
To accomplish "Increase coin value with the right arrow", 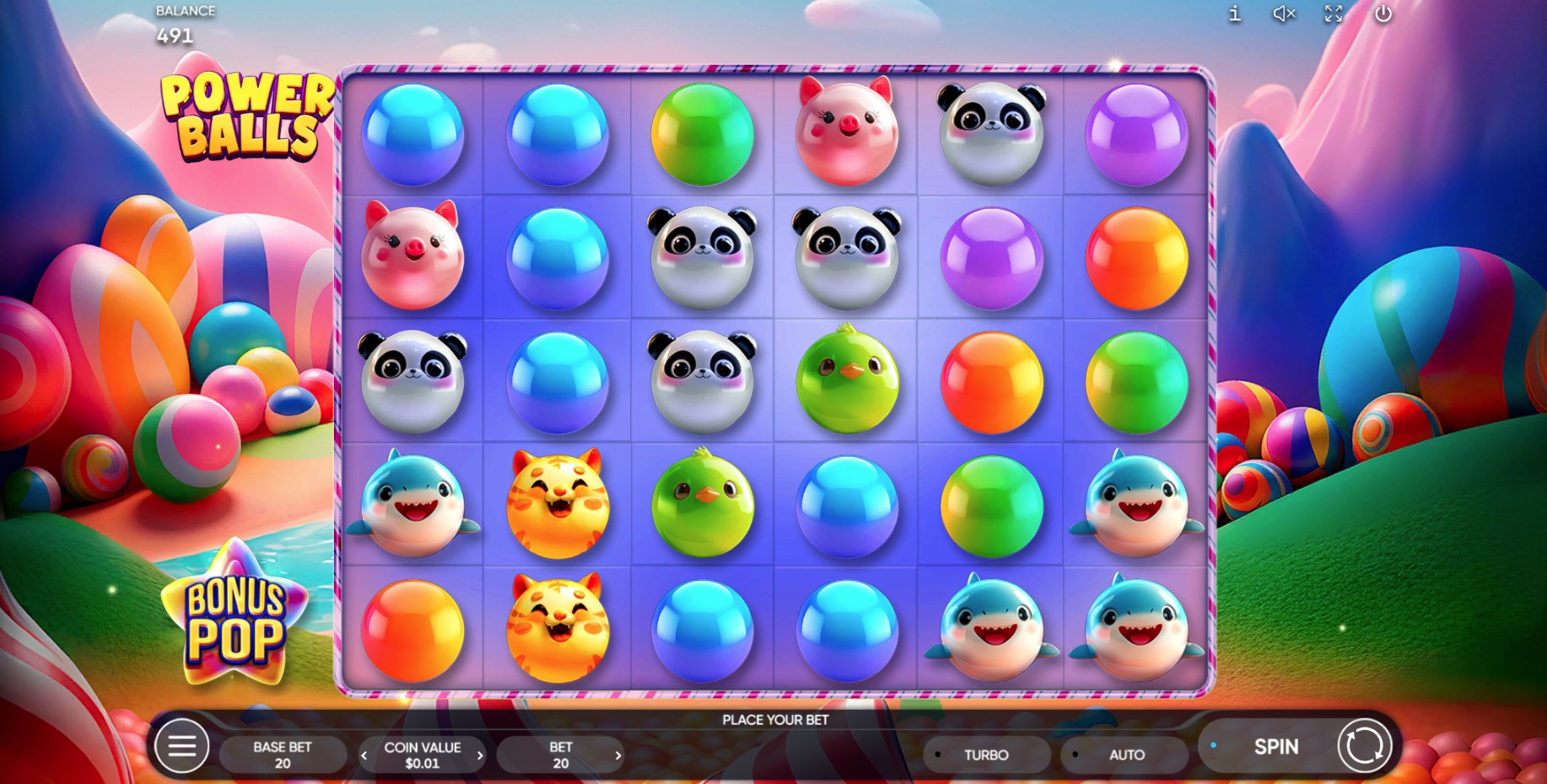I will coord(481,754).
